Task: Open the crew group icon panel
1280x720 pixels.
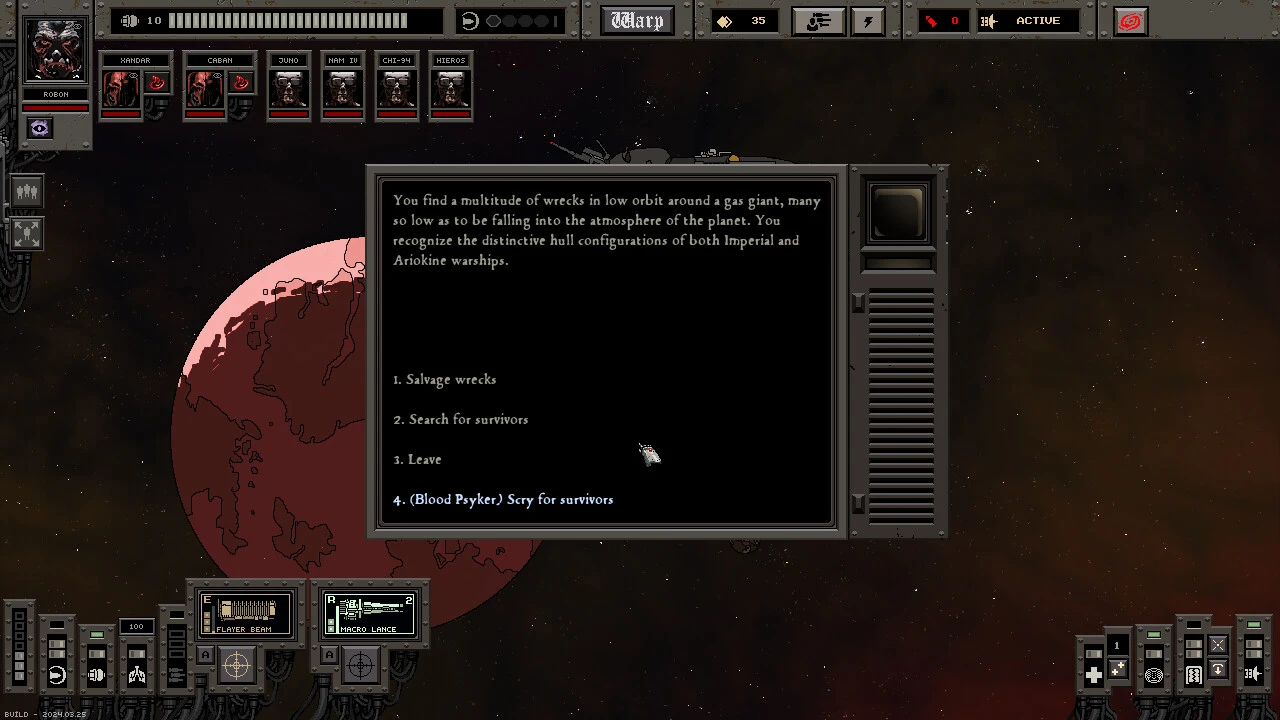Action: 27,191
